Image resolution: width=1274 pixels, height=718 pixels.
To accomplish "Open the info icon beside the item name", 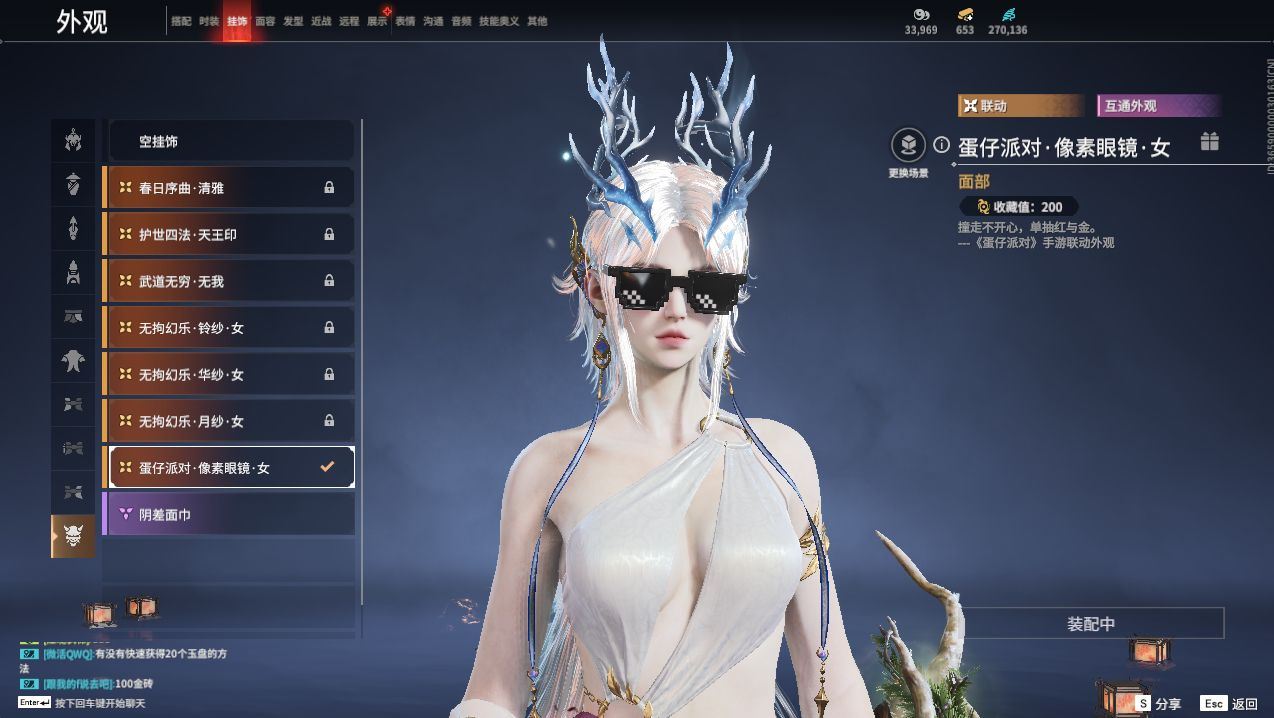I will [941, 145].
